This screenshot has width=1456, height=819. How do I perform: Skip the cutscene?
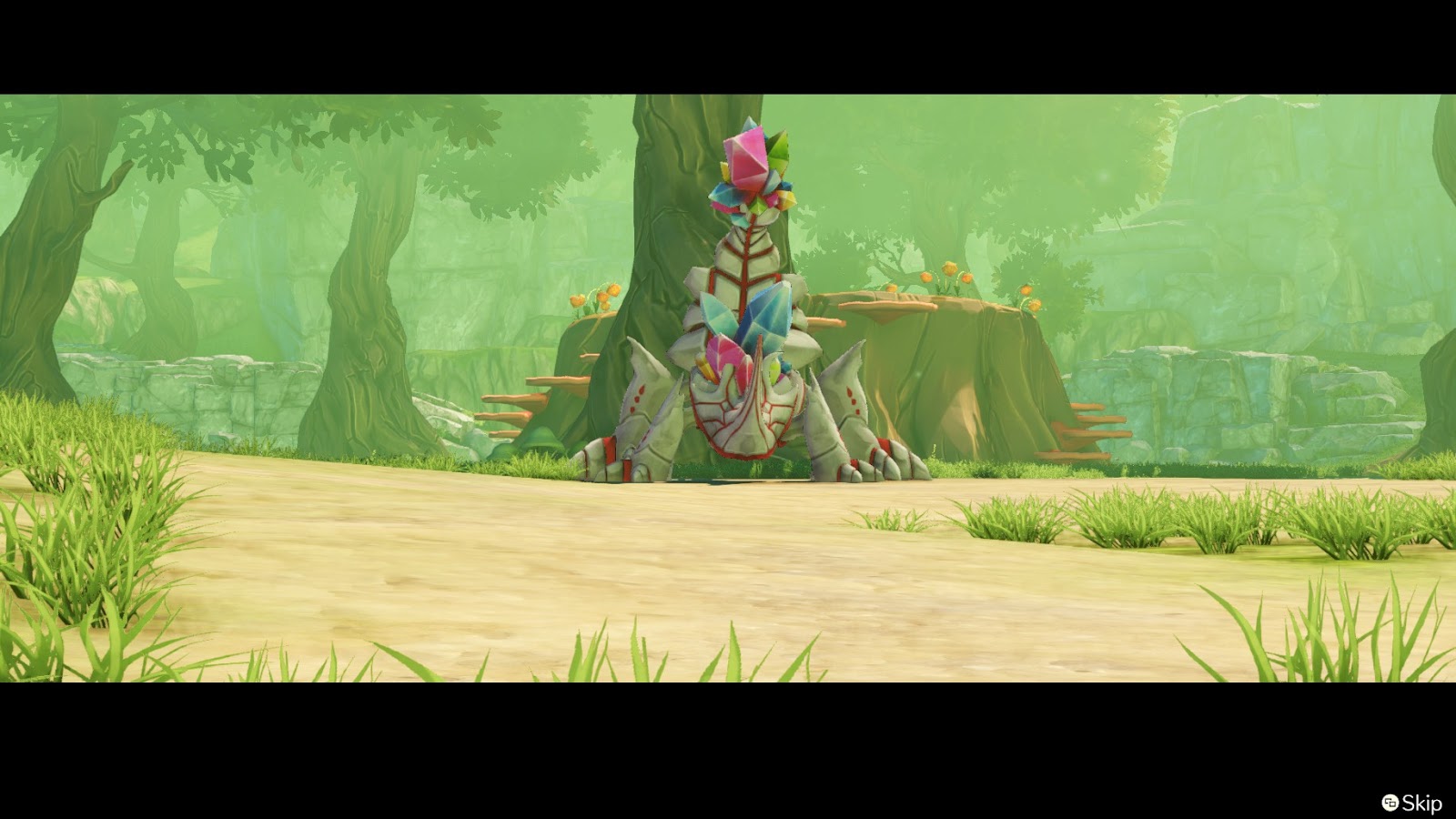(x=1412, y=803)
